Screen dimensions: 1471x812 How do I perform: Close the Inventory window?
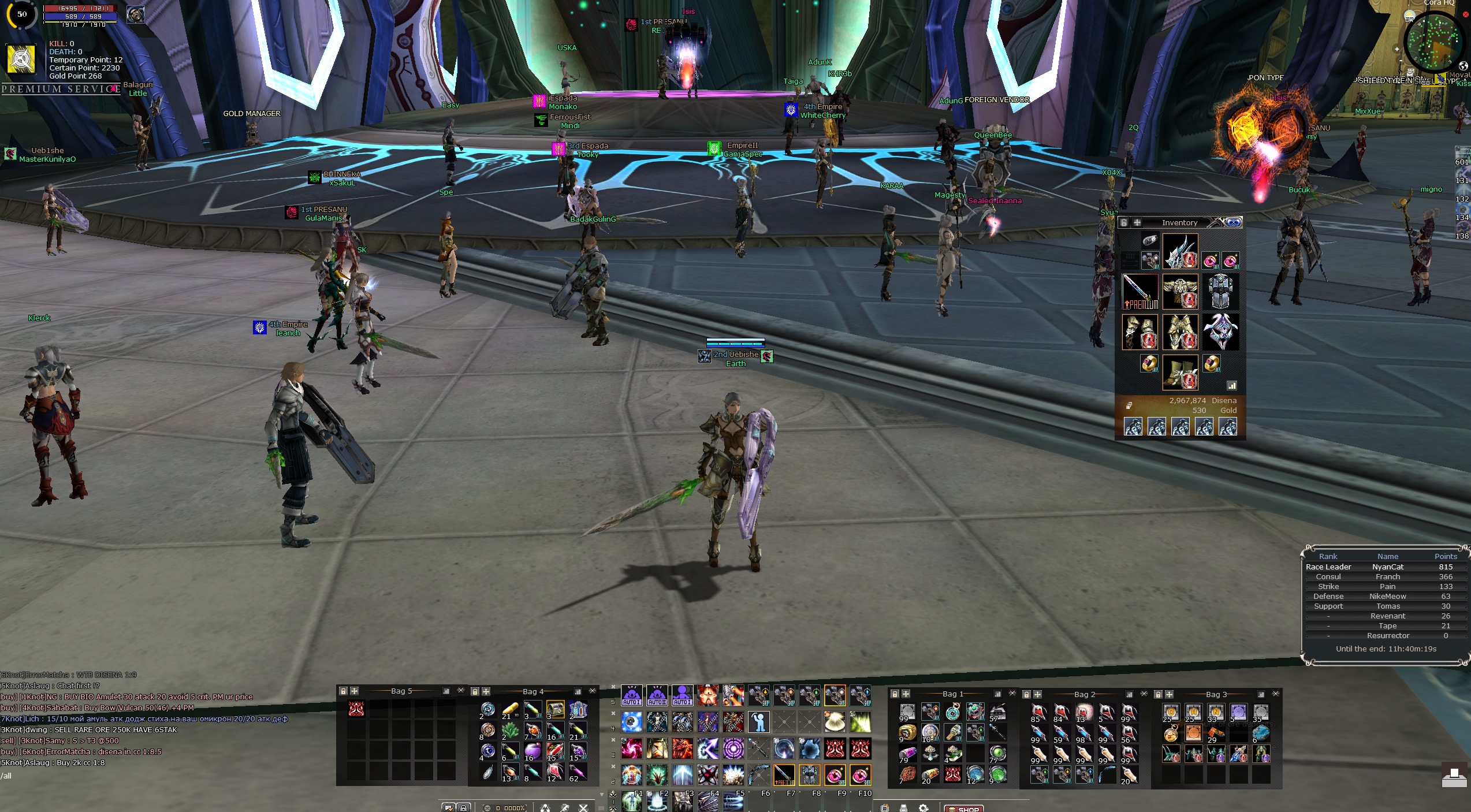(1234, 222)
